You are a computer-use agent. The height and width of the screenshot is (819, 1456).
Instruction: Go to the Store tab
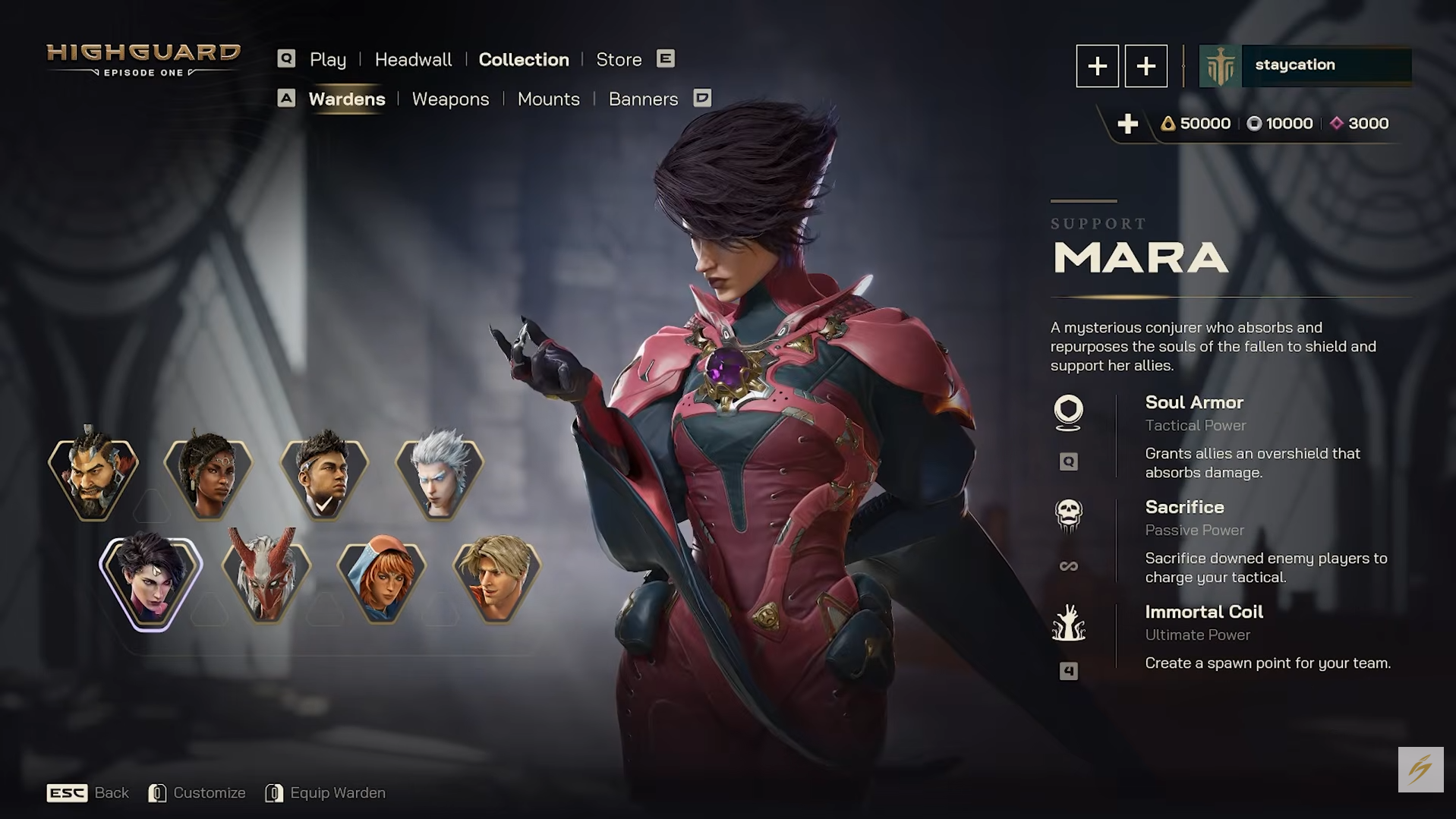(619, 59)
